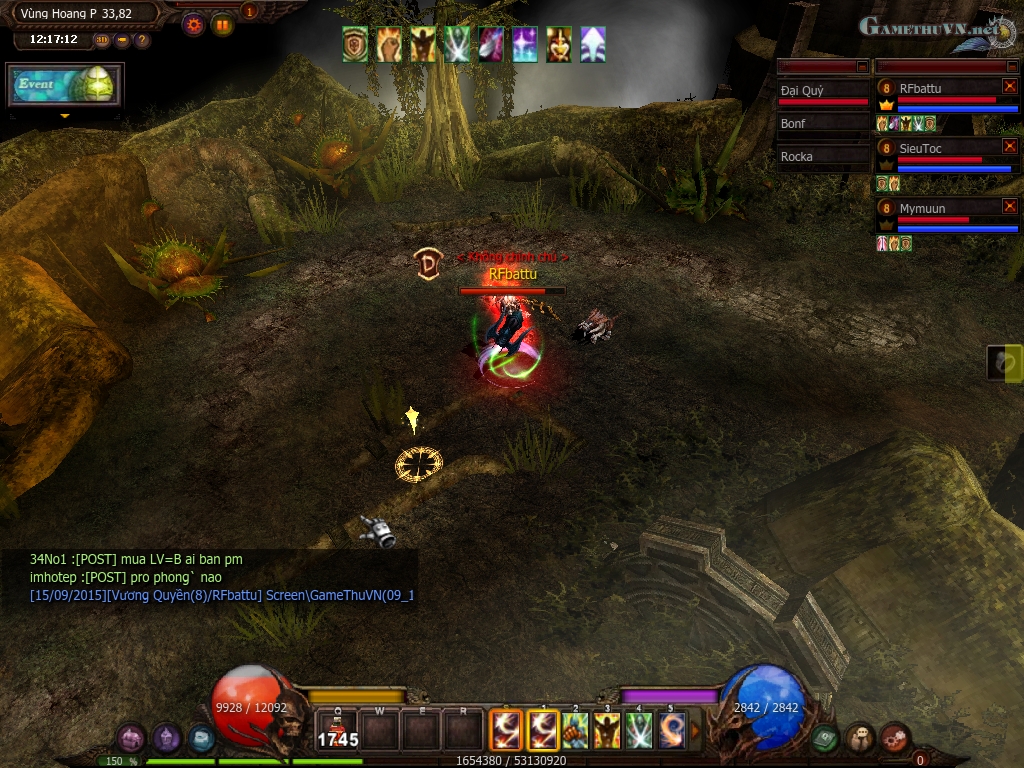Activate the orange swirl skill in slot 5

672,730
